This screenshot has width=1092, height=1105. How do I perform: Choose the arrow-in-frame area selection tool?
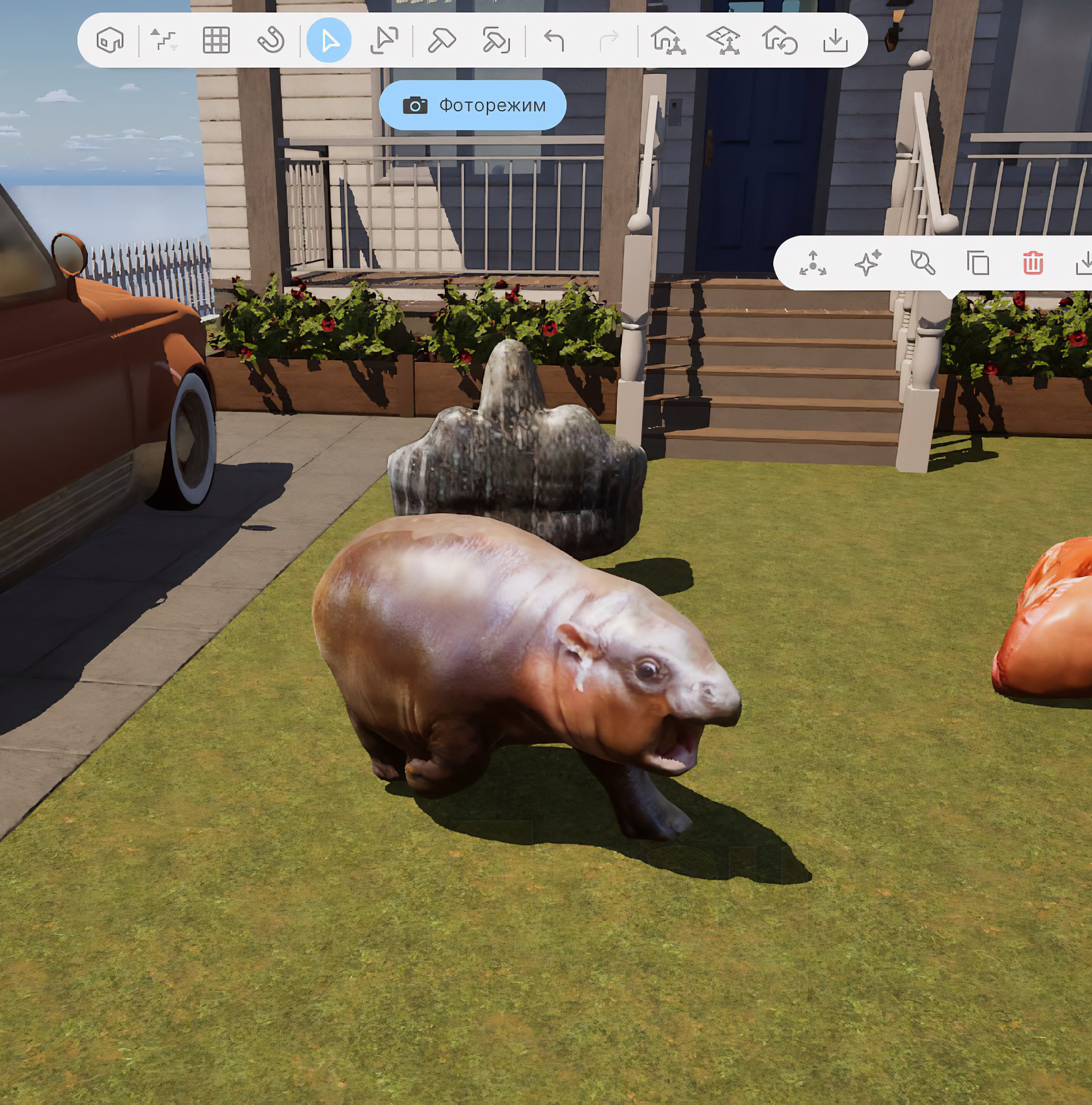point(384,40)
